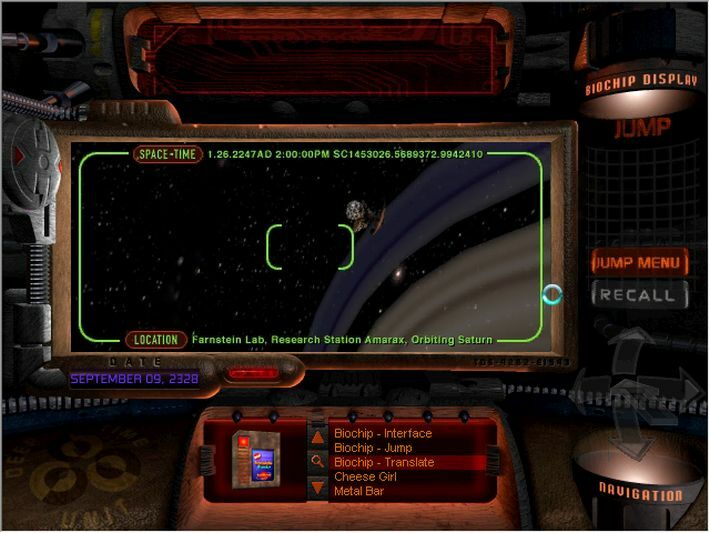The width and height of the screenshot is (710, 533).
Task: Select the highlighted Biochip - Translate entry
Action: pyautogui.click(x=384, y=463)
